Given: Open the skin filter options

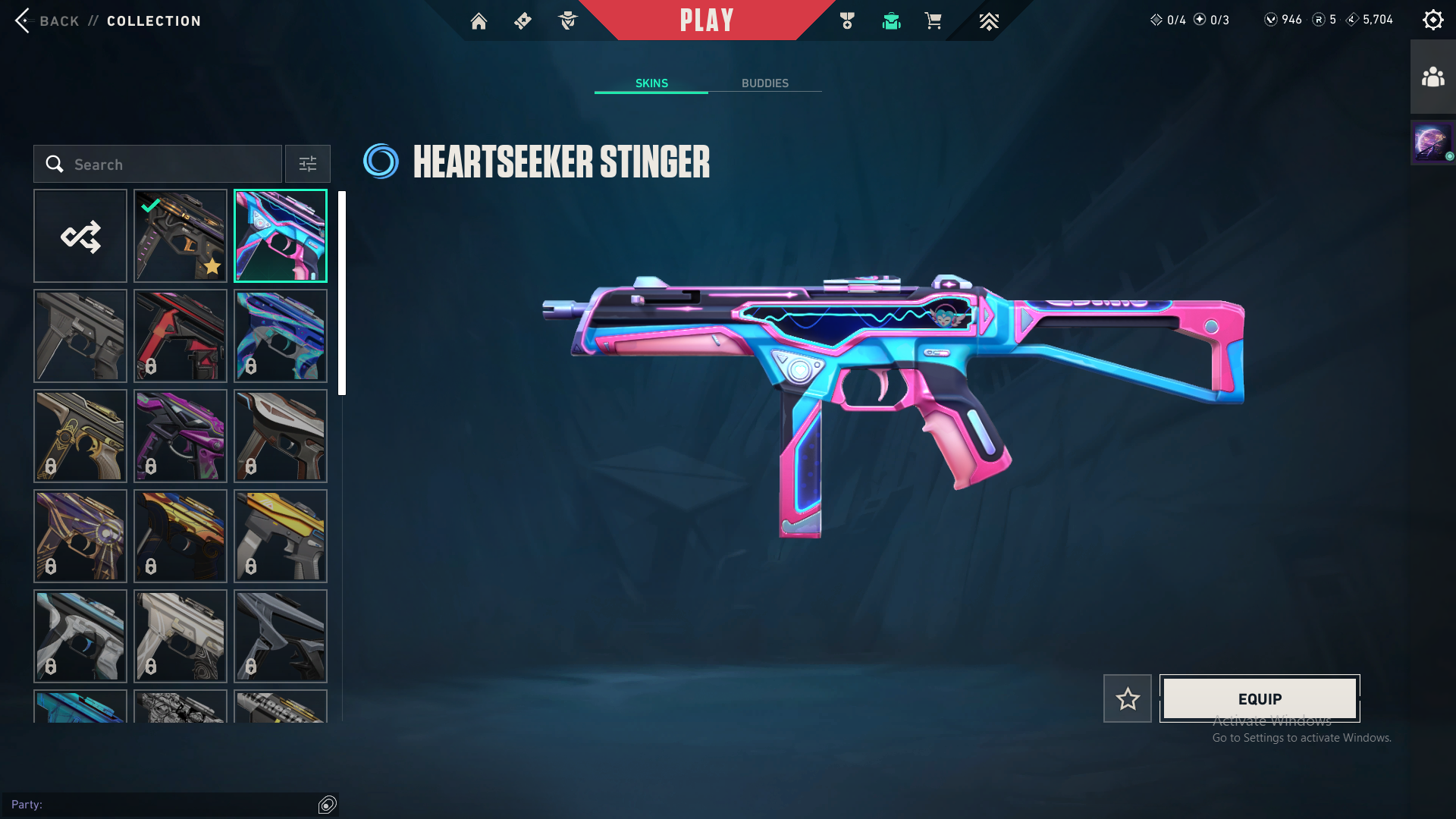Looking at the screenshot, I should (x=308, y=164).
